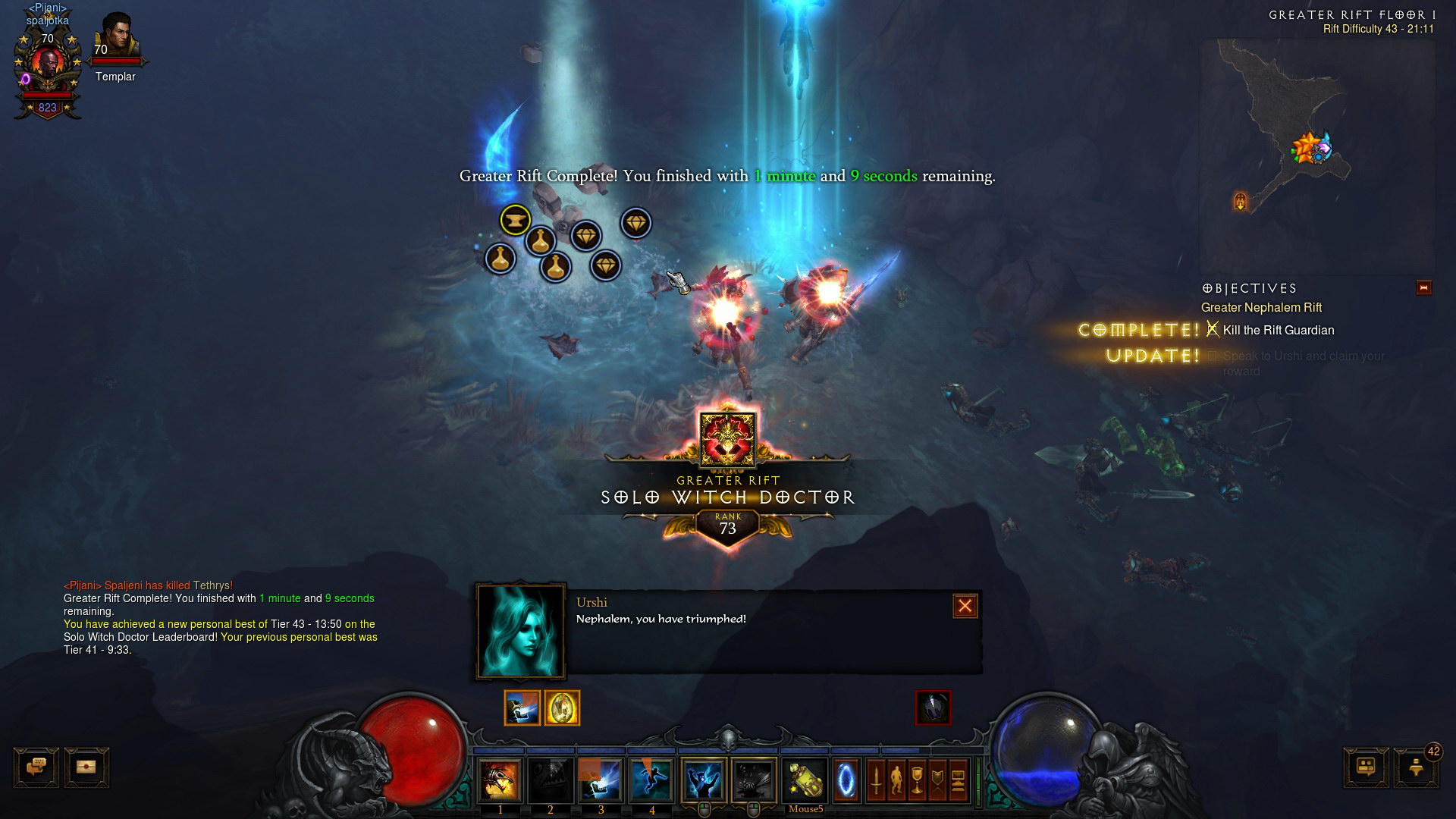Select the left mouse button skill icon

703,780
